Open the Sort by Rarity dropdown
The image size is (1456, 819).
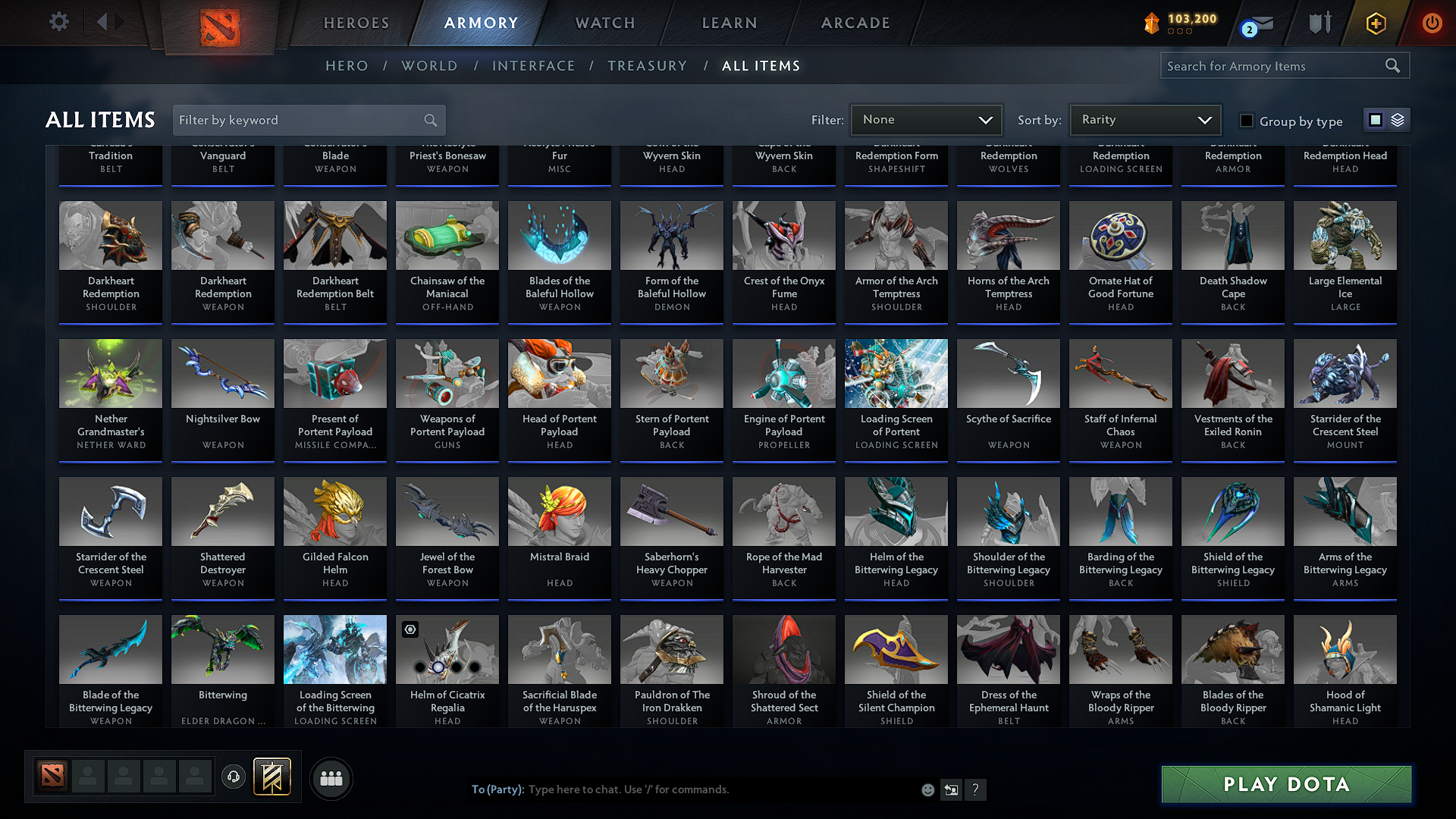coord(1144,119)
